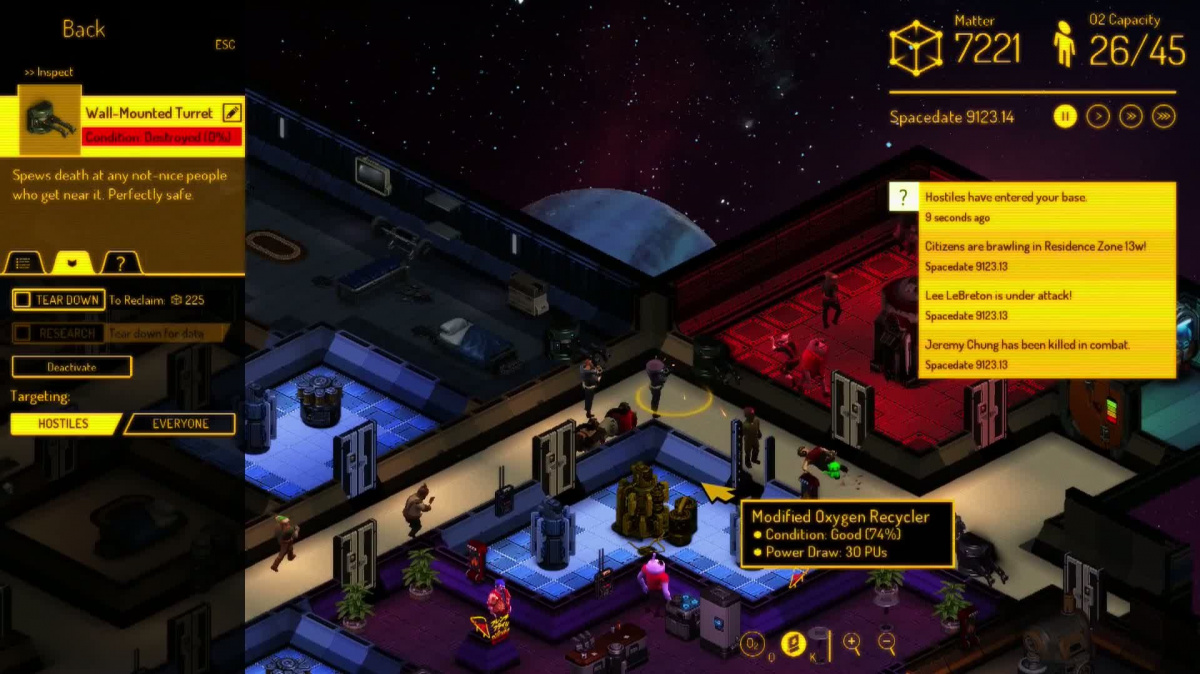Set game speed to triple fast-forward
The width and height of the screenshot is (1200, 674).
pos(1163,117)
